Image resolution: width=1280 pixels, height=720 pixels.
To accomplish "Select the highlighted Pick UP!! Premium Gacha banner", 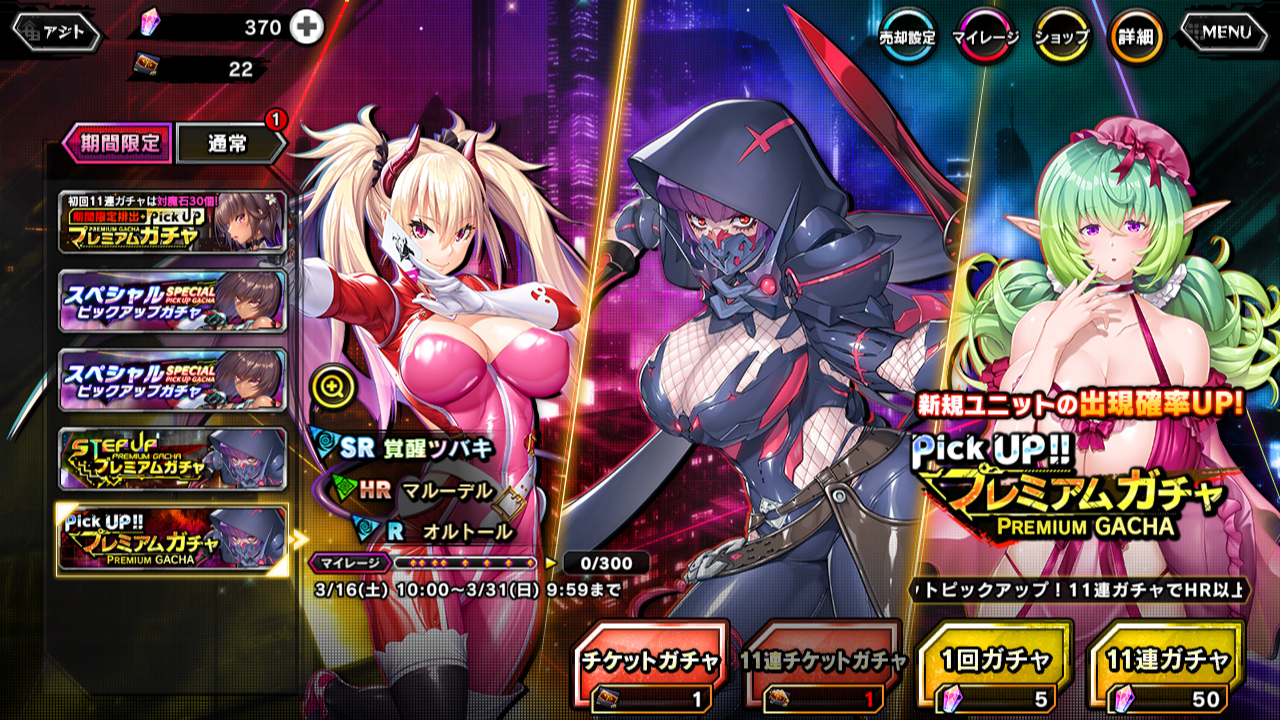I will 172,540.
